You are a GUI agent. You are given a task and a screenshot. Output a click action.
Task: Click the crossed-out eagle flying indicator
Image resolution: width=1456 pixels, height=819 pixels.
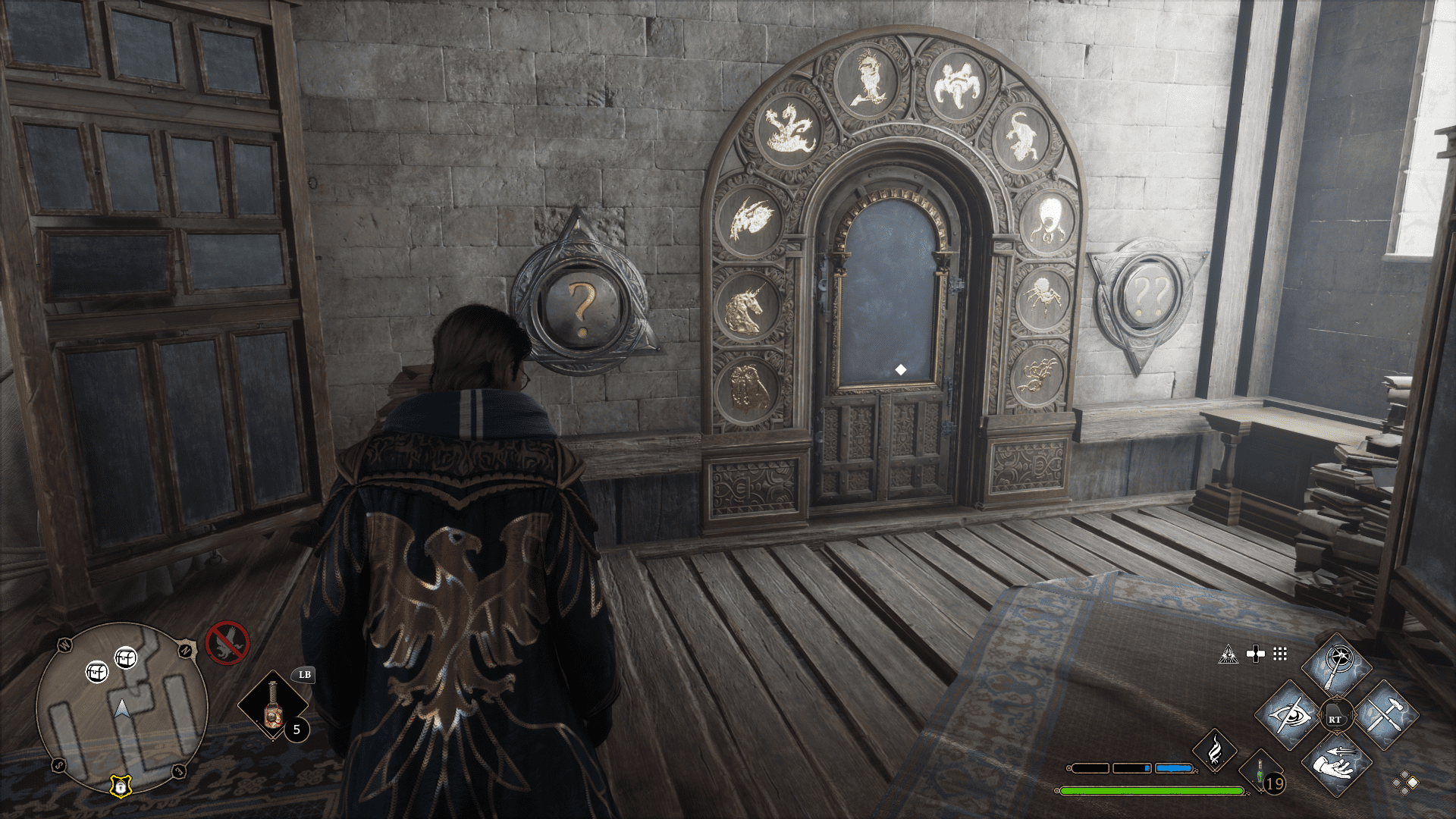[x=227, y=643]
